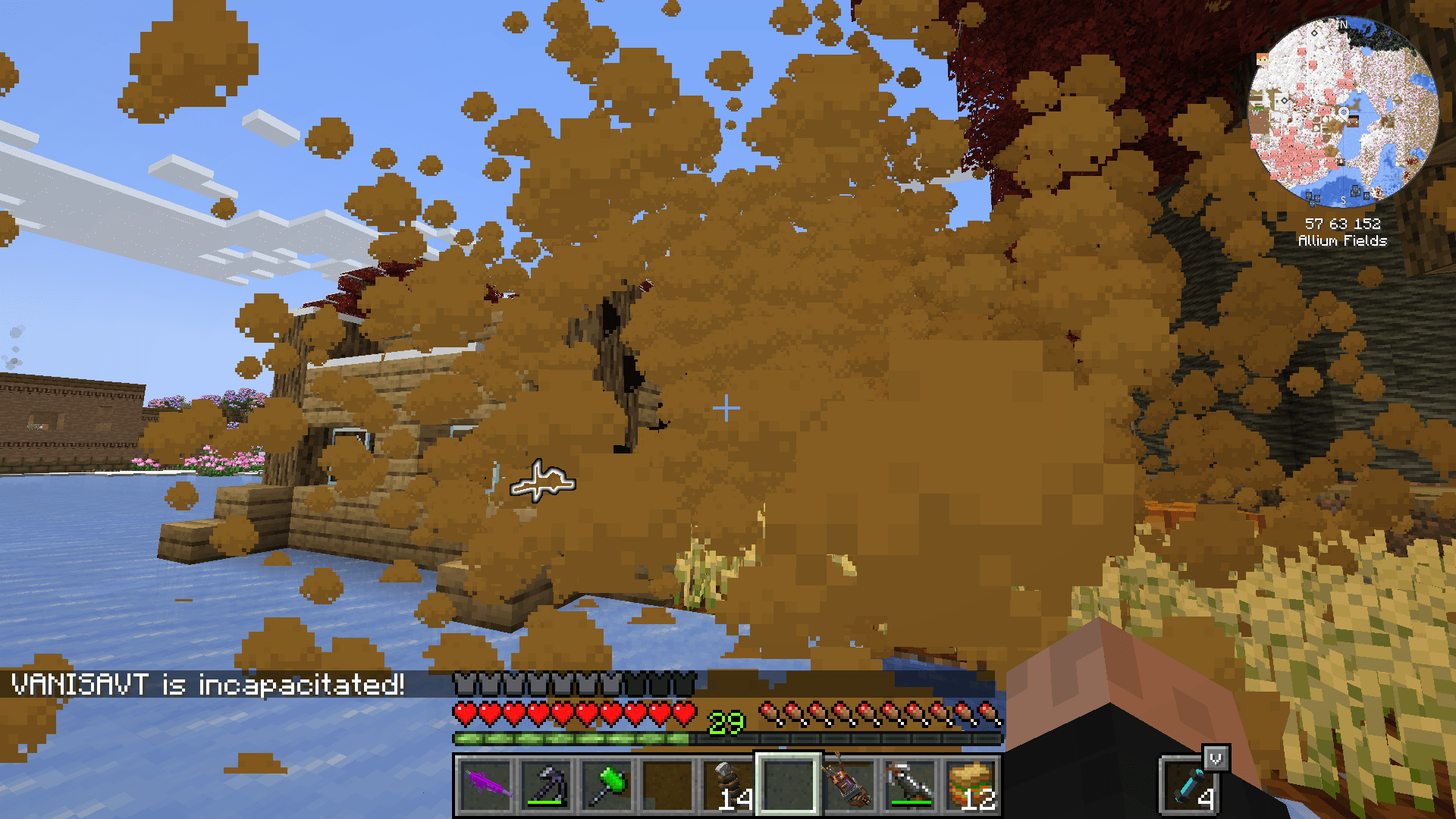1456x819 pixels.
Task: Select the spiked club stack of 14
Action: 728,785
